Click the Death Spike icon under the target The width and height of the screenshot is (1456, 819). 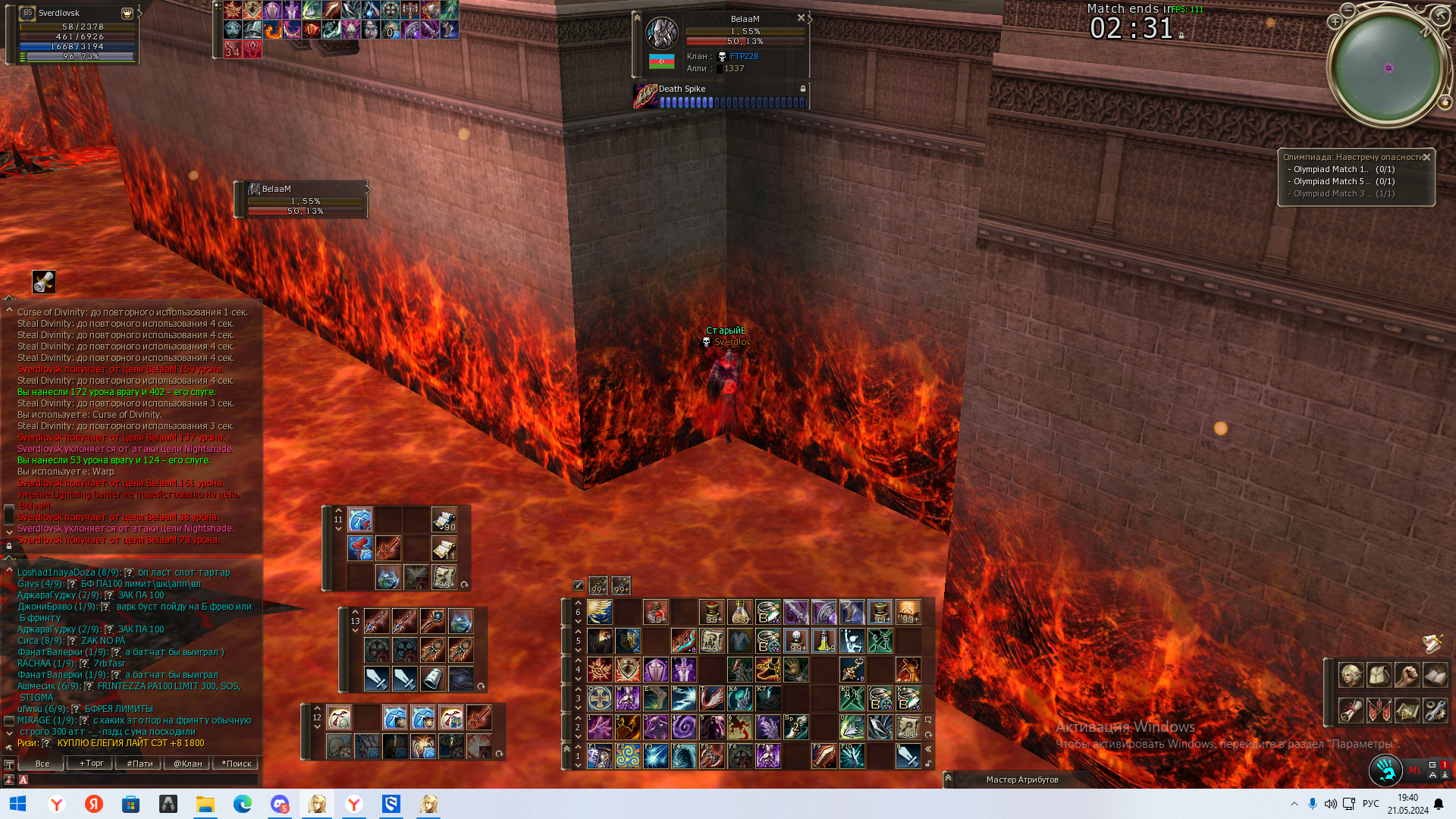pyautogui.click(x=645, y=96)
